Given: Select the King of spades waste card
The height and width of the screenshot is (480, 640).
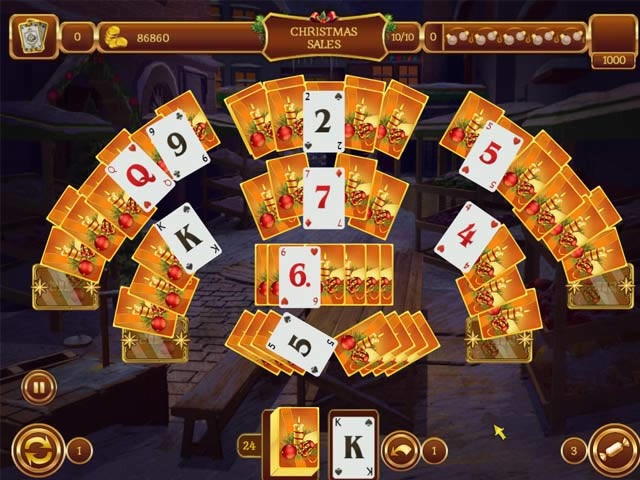Looking at the screenshot, I should tap(352, 441).
